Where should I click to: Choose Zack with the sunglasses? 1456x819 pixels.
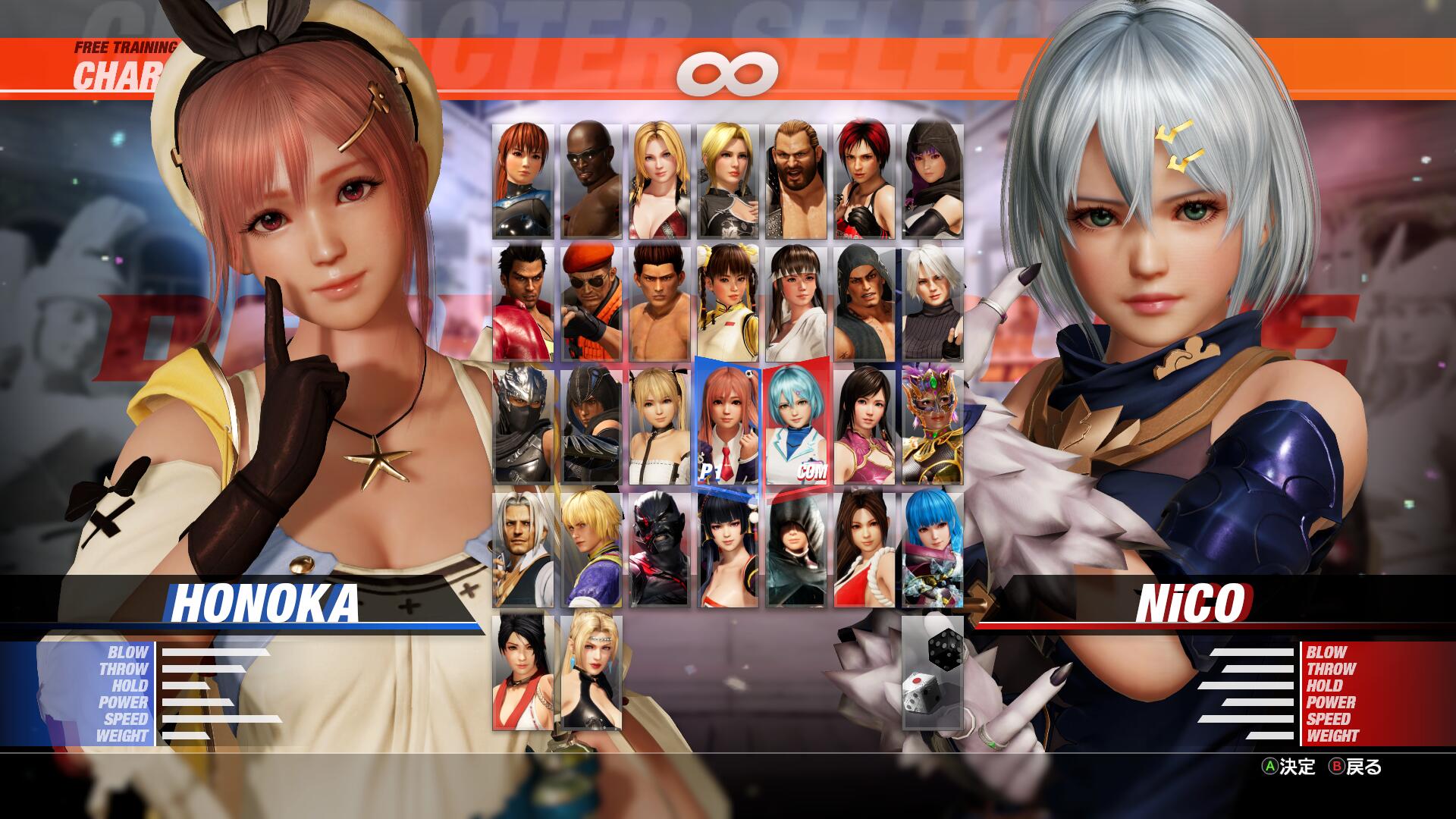[591, 181]
